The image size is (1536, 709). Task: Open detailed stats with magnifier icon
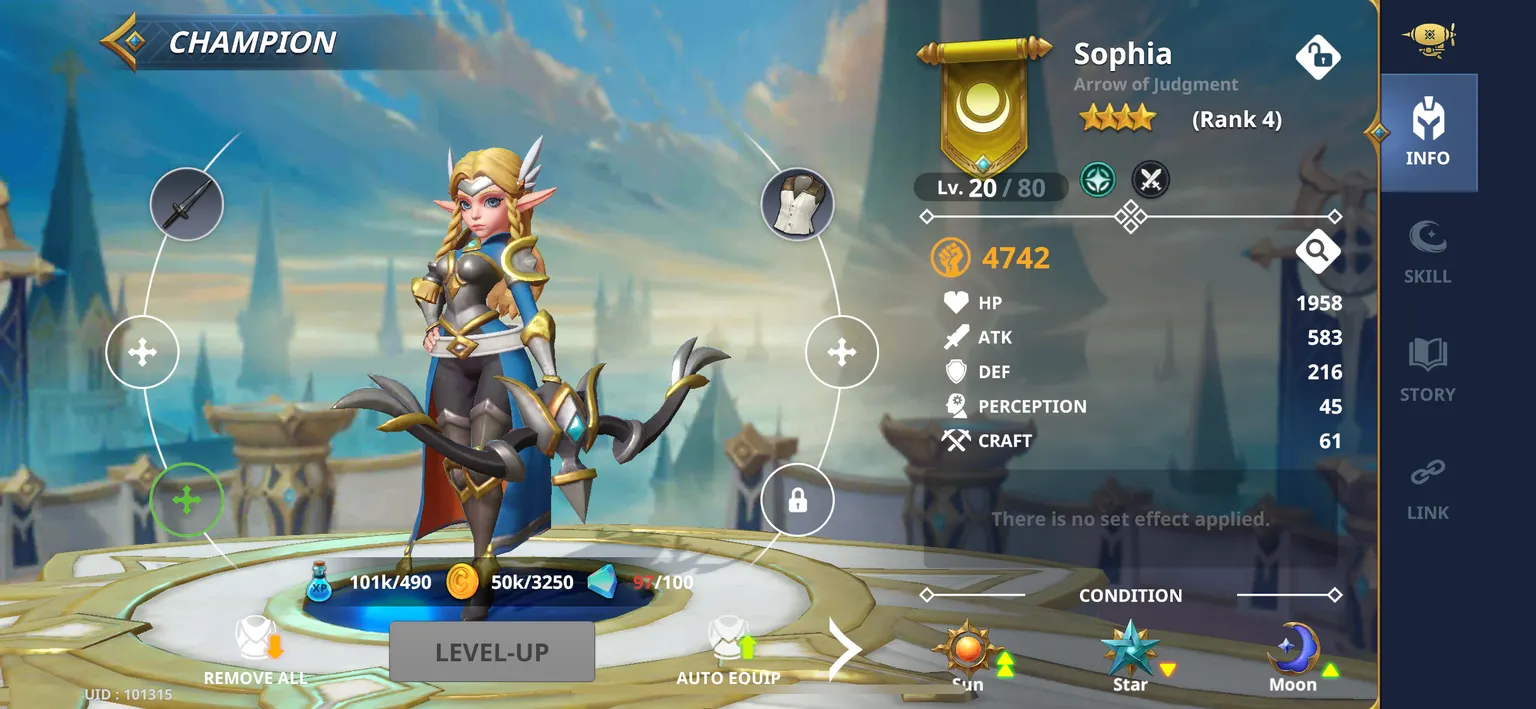(1317, 253)
